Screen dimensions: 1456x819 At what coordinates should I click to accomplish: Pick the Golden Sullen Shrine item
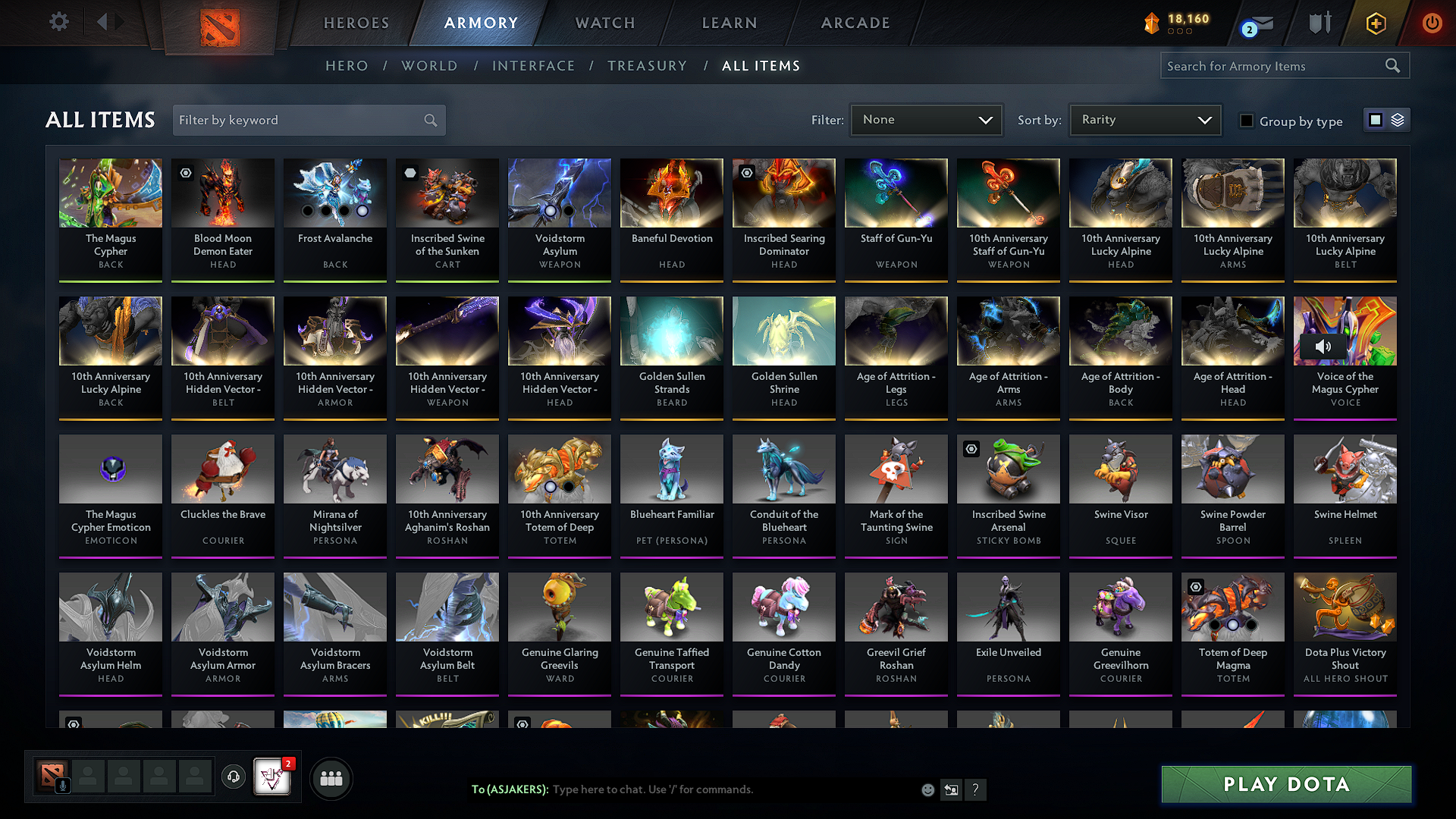pyautogui.click(x=784, y=354)
